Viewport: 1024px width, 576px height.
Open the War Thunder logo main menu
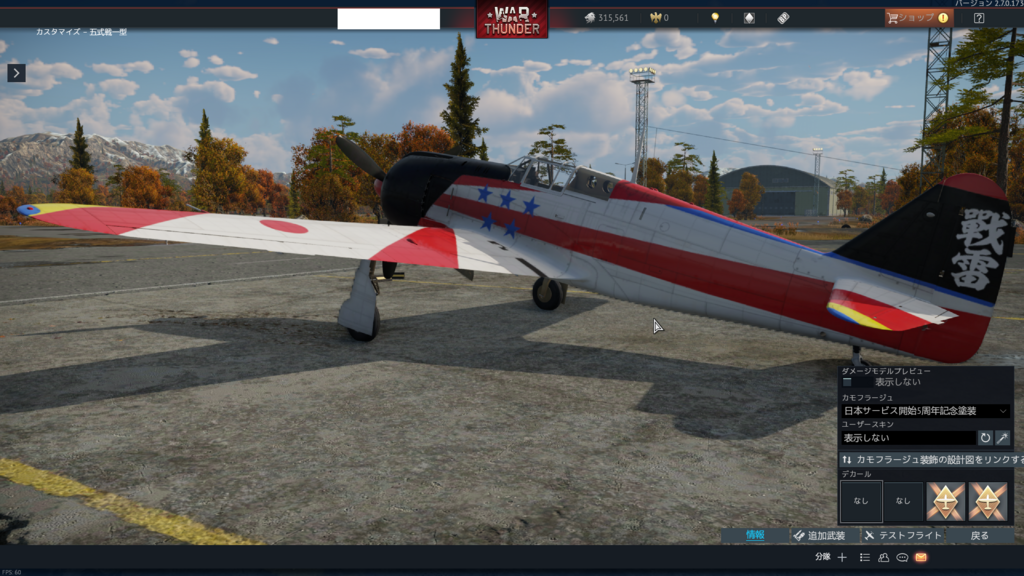(x=511, y=20)
